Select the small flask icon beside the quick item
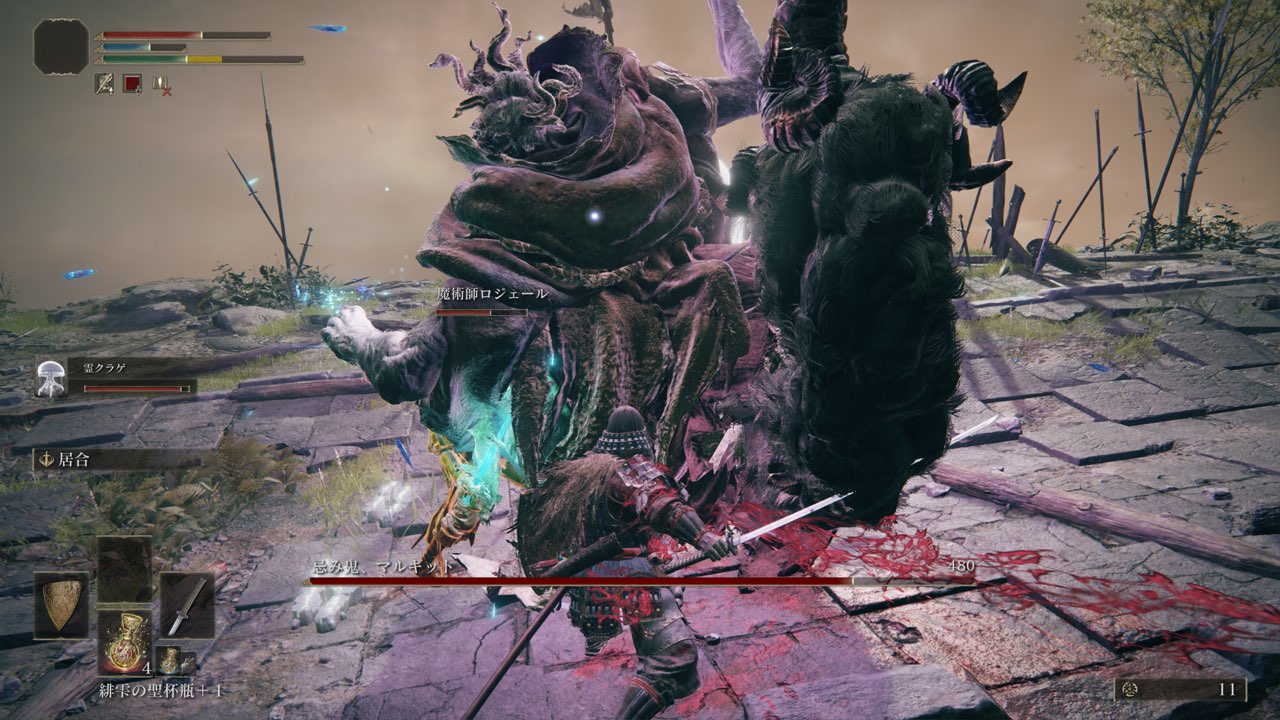The width and height of the screenshot is (1280, 720). click(x=171, y=658)
